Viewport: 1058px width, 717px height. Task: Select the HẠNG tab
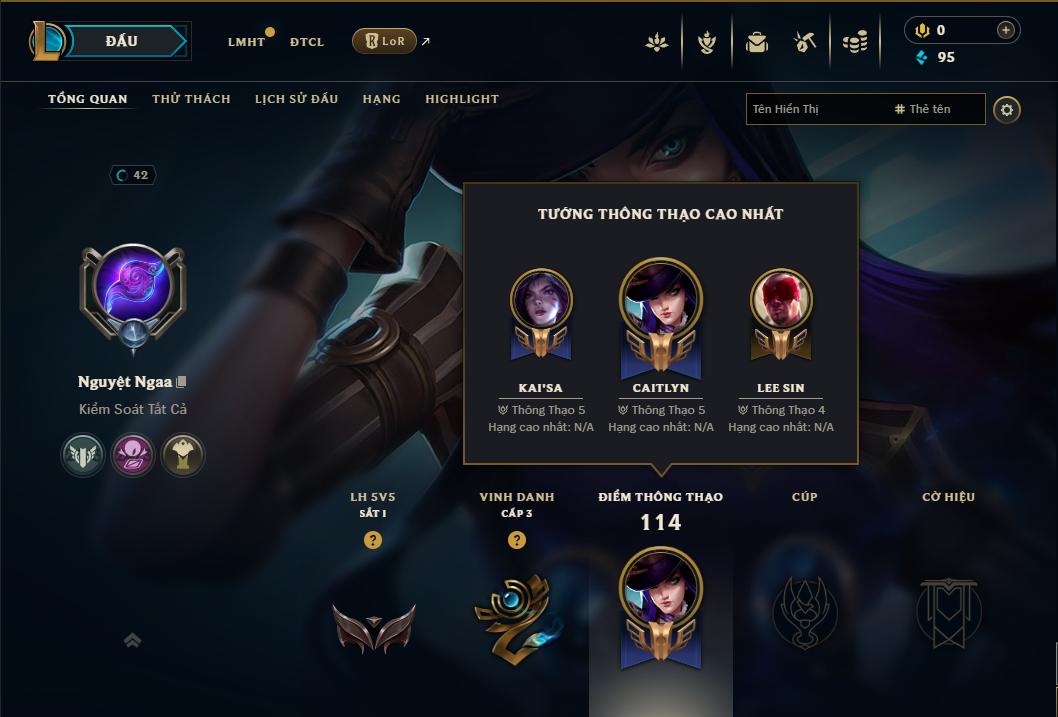381,99
